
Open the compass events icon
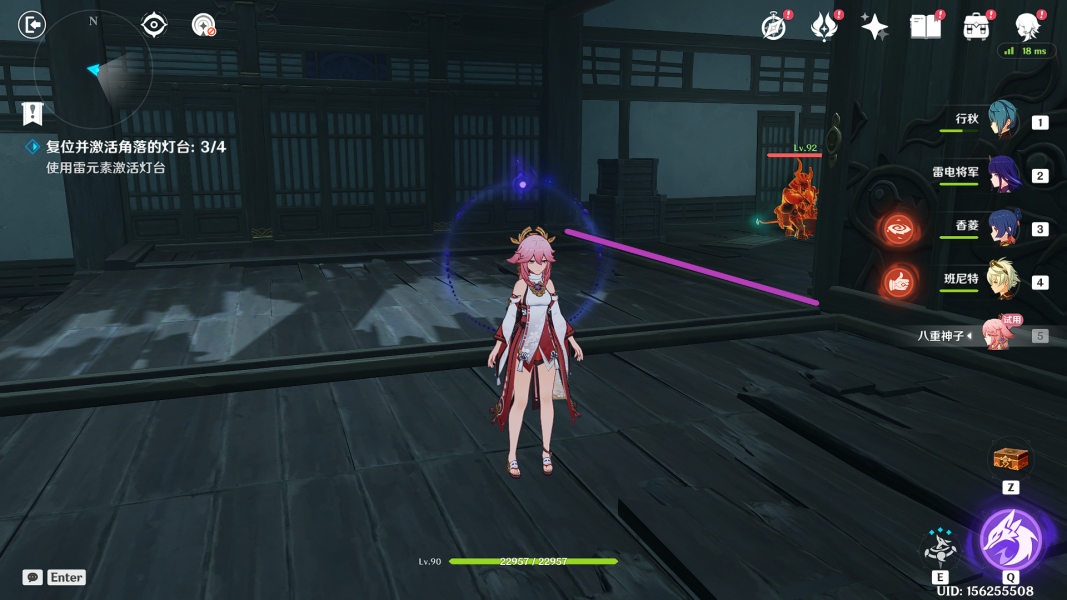click(774, 27)
